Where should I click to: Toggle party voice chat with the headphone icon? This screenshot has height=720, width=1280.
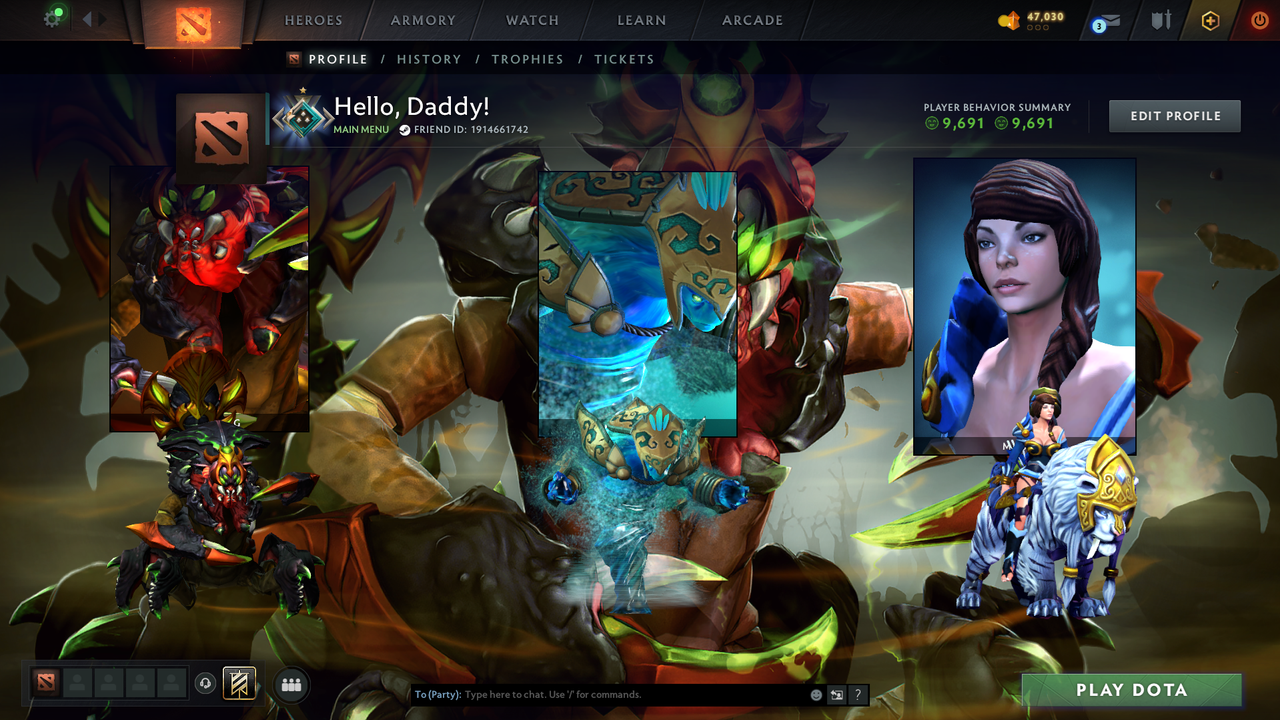(207, 683)
